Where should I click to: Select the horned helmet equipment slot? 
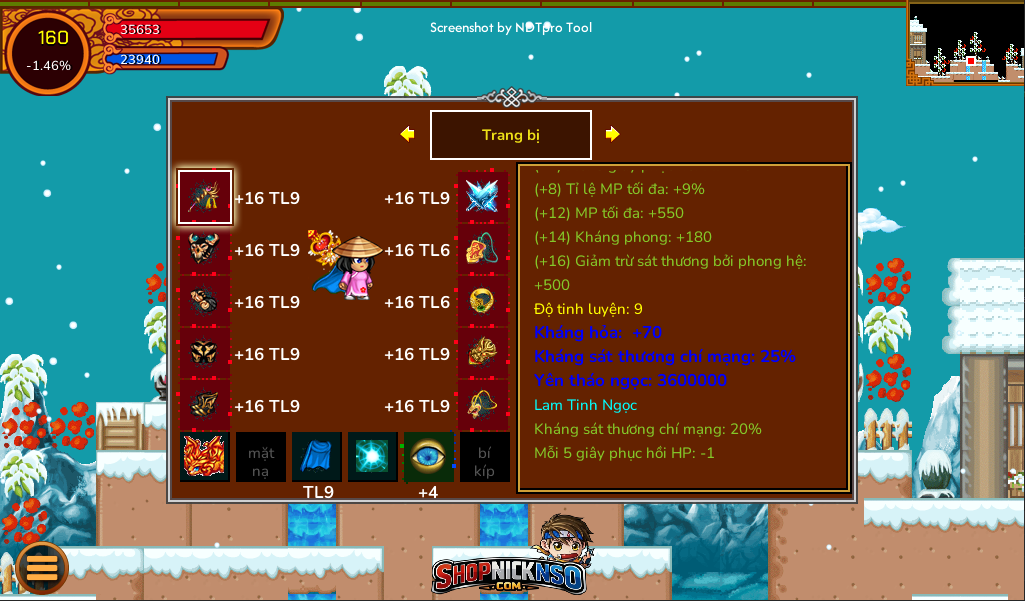tap(205, 249)
